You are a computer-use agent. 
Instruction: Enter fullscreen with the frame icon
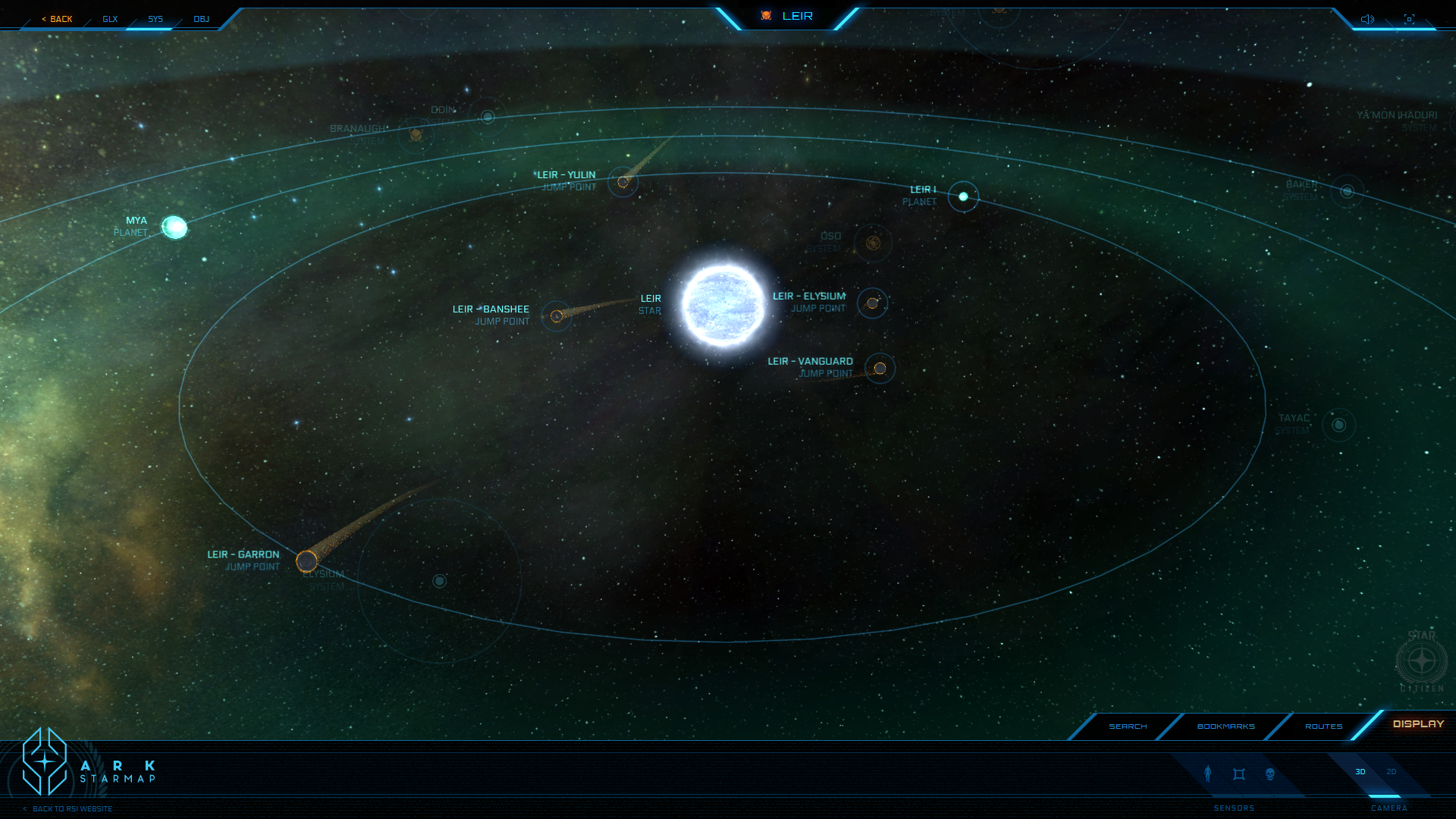click(x=1409, y=19)
